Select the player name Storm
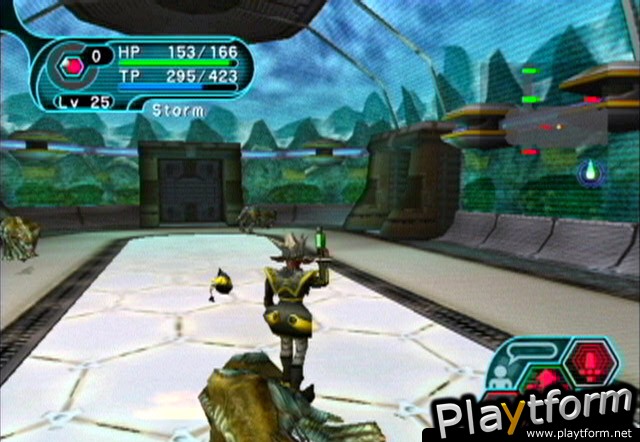Screen dimensions: 640x442 pyautogui.click(x=180, y=110)
